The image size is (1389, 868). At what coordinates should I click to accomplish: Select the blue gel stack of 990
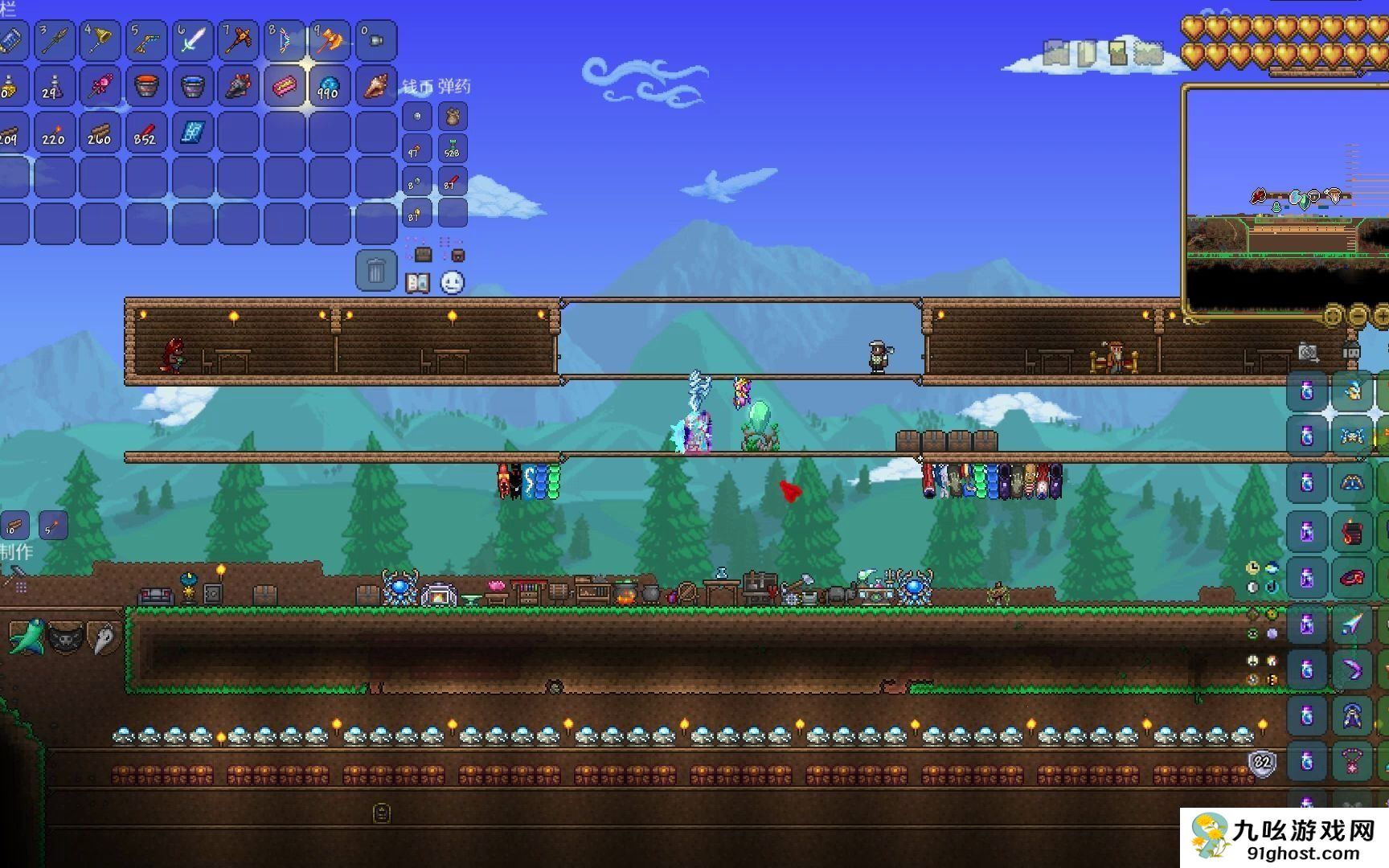pyautogui.click(x=330, y=86)
